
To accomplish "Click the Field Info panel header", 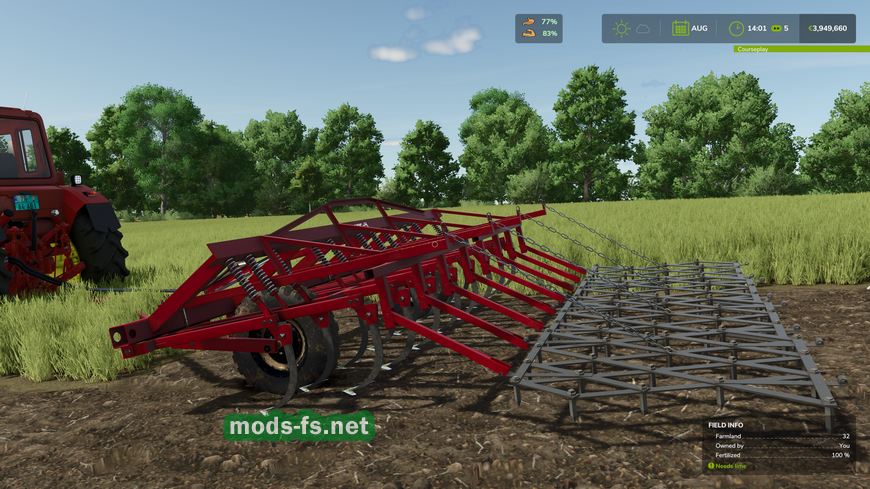I will pyautogui.click(x=729, y=424).
